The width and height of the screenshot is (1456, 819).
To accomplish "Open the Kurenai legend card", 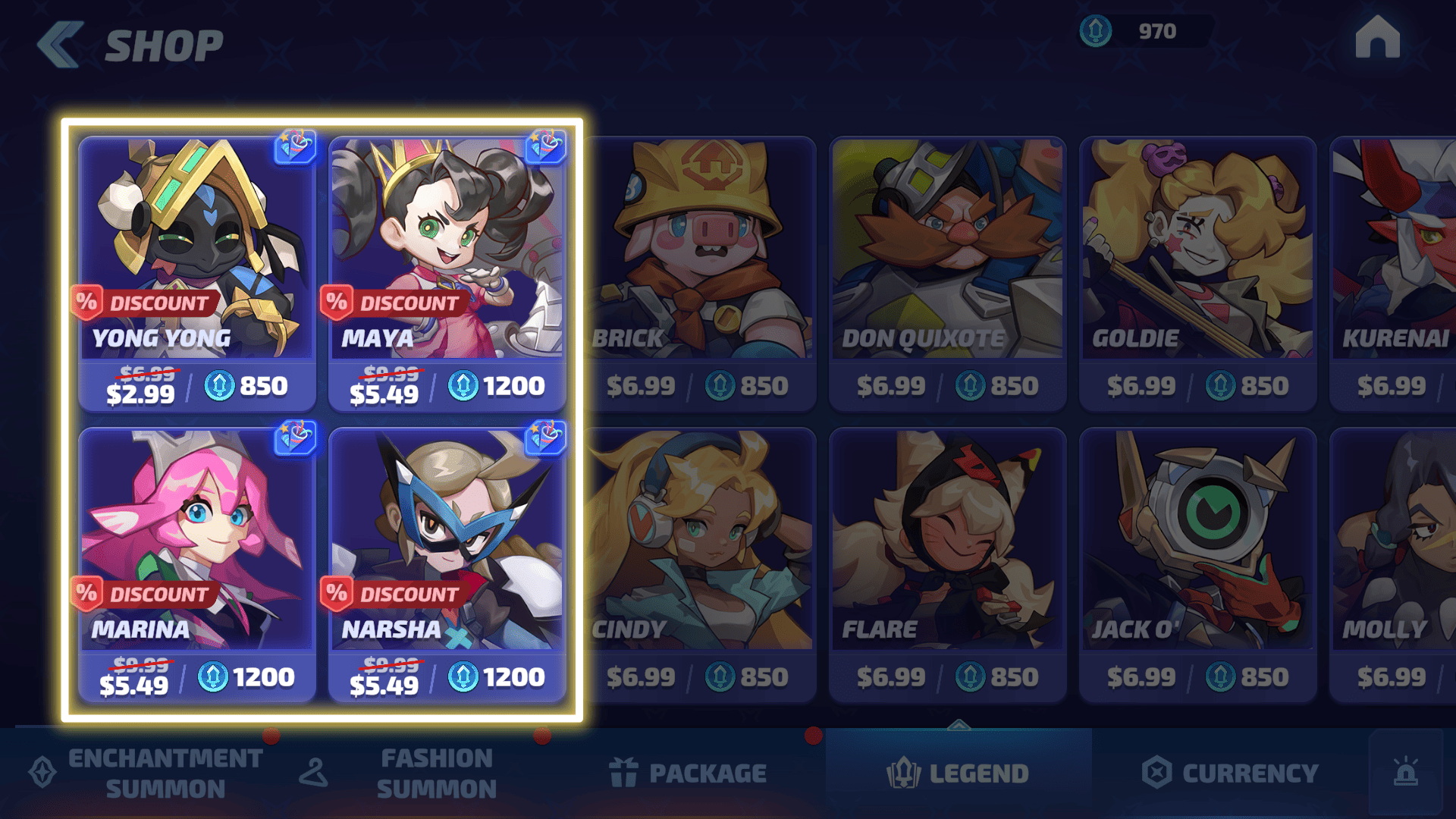I will [1394, 273].
